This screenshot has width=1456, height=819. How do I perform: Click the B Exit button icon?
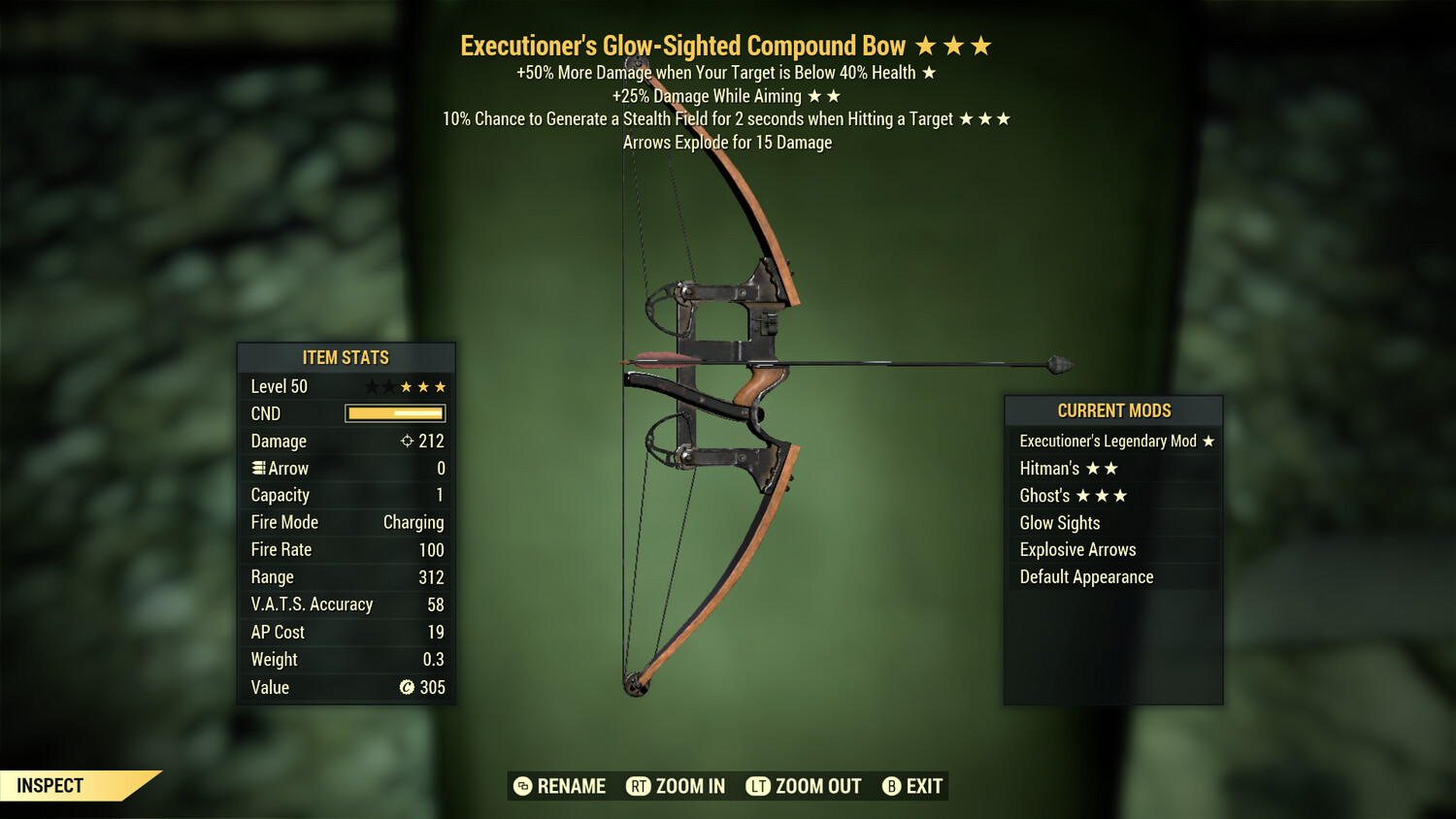pyautogui.click(x=890, y=786)
